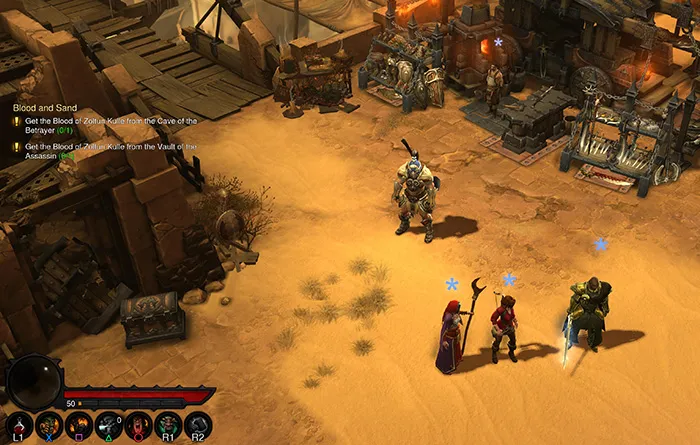
Task: Activate the red shouting face skill
Action: click(x=138, y=426)
